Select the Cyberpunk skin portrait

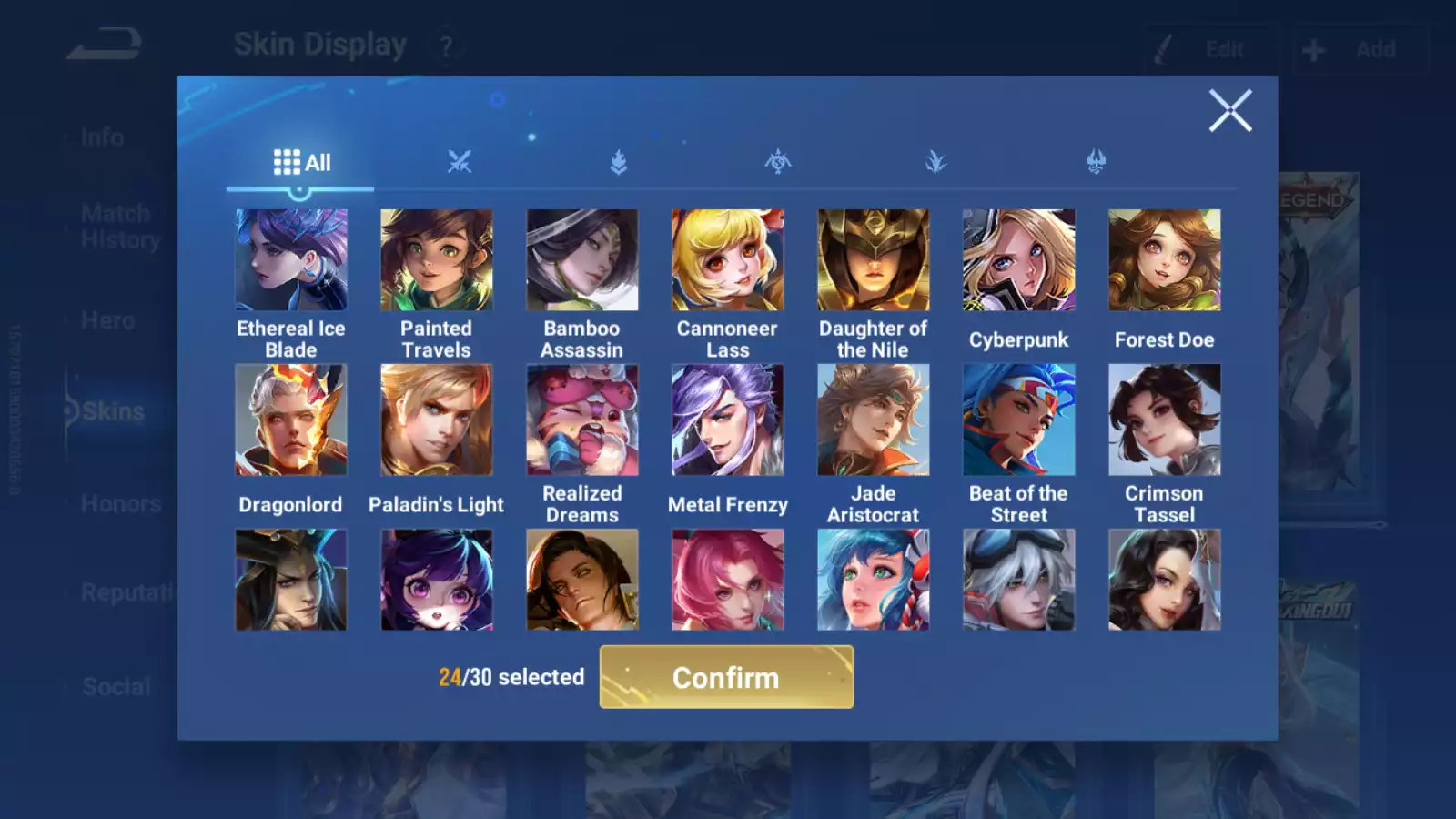coord(1019,260)
